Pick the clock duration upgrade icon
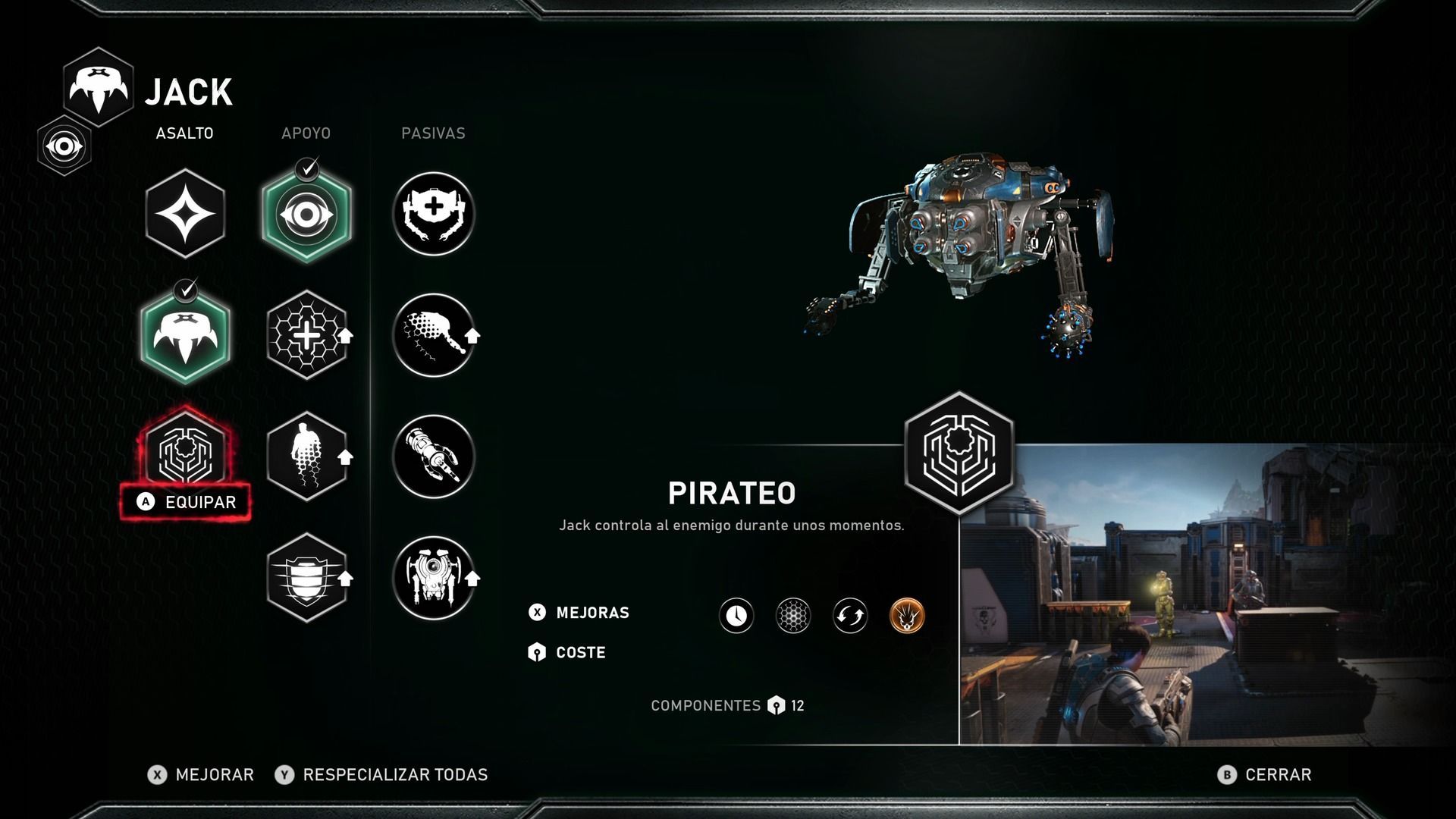The width and height of the screenshot is (1456, 819). click(736, 615)
